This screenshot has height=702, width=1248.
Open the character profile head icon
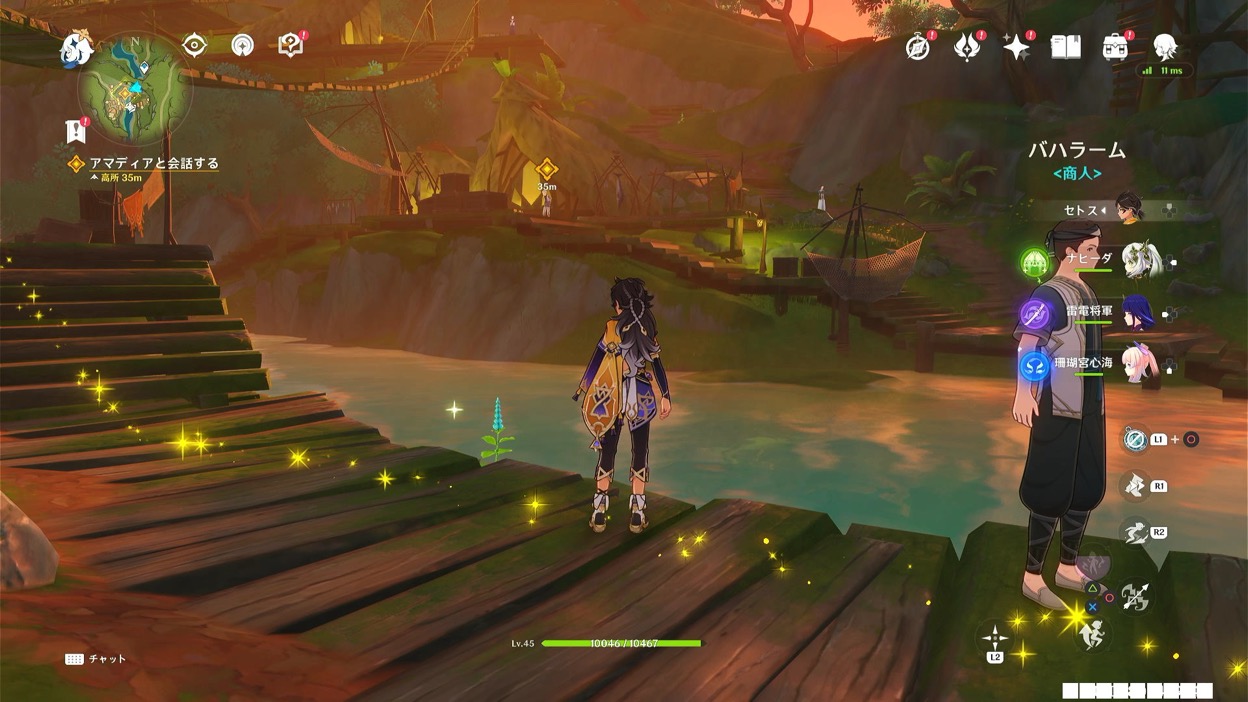click(1165, 47)
